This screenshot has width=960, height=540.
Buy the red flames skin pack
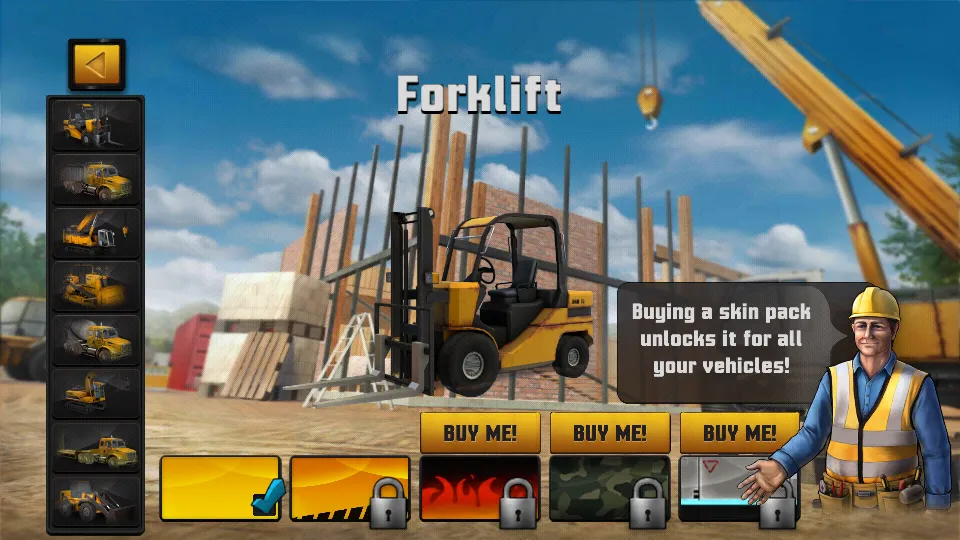point(480,433)
